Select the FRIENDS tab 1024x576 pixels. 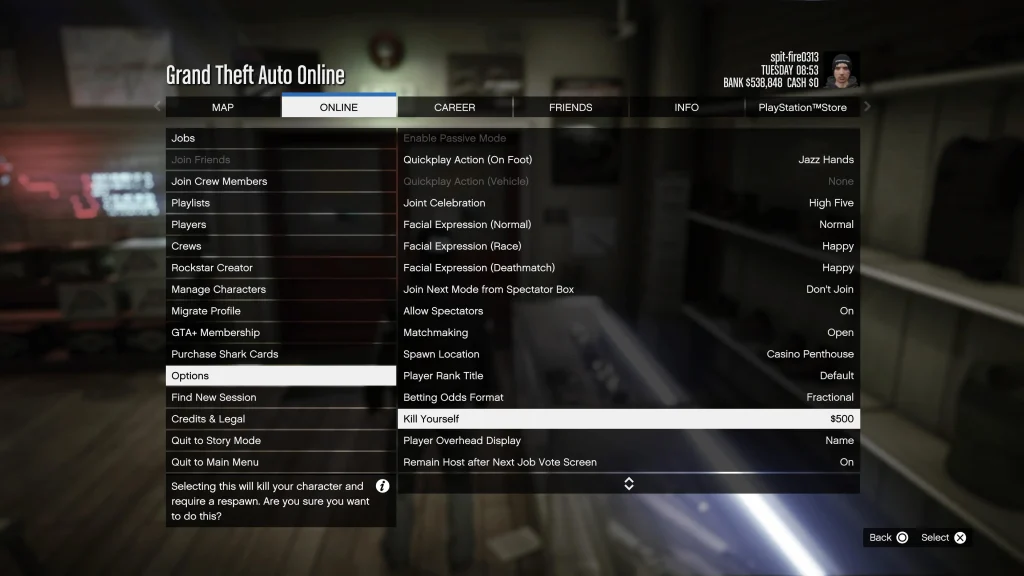[x=570, y=107]
